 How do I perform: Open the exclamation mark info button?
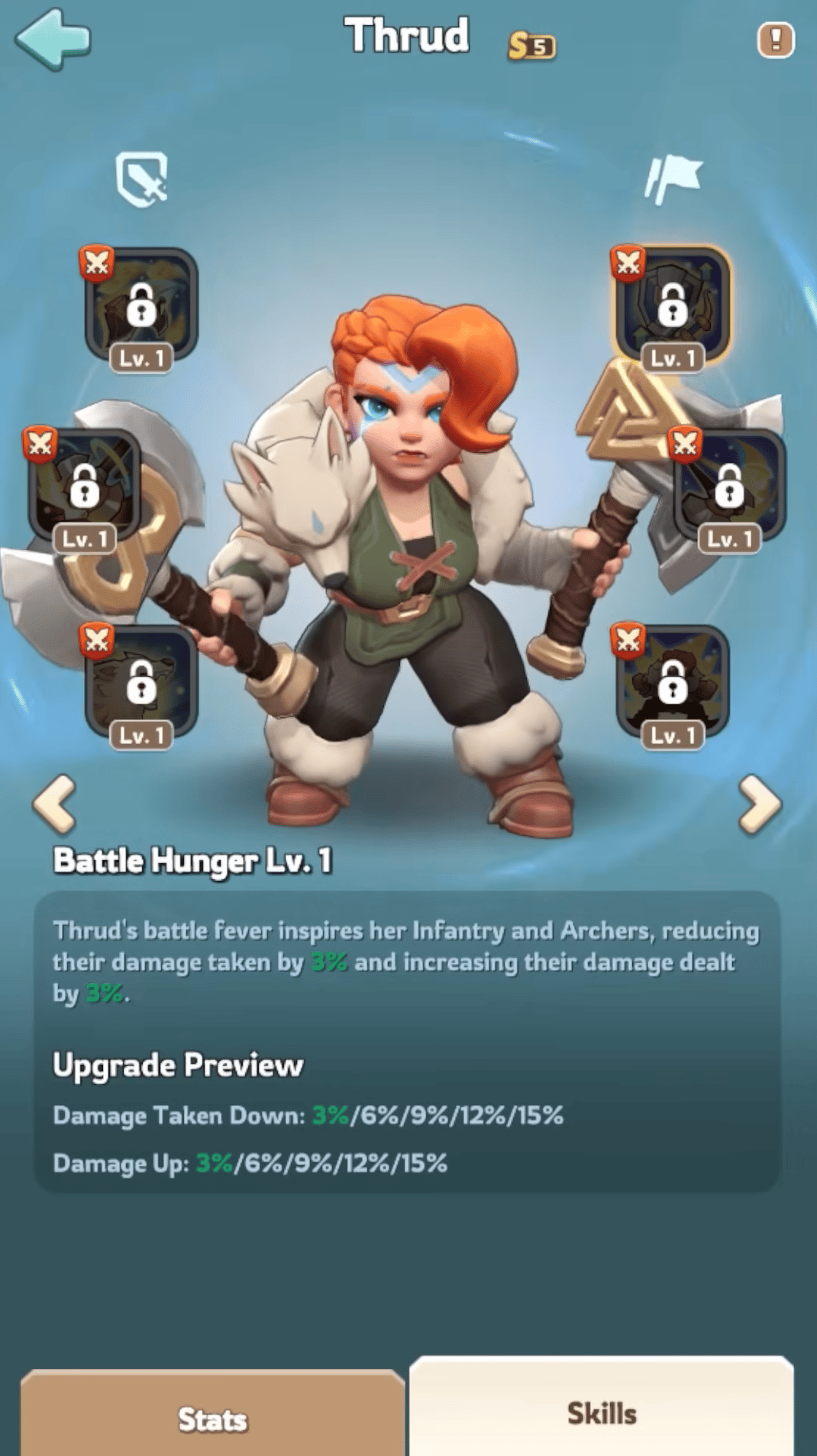(775, 40)
